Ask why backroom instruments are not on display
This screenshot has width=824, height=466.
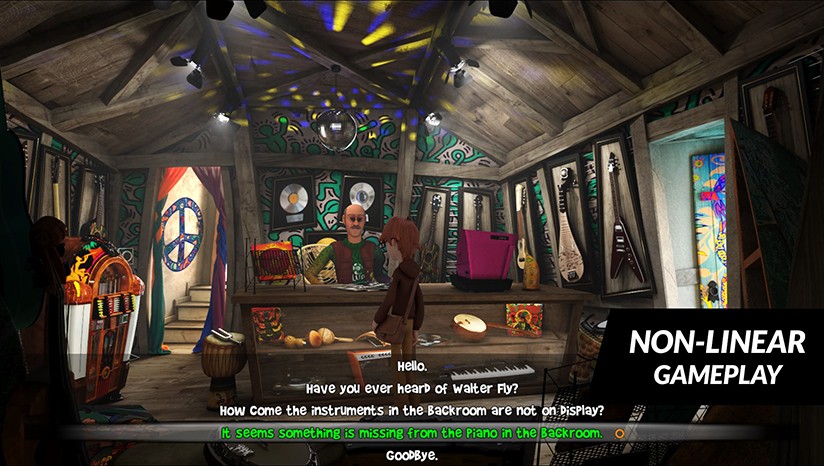[x=411, y=411]
